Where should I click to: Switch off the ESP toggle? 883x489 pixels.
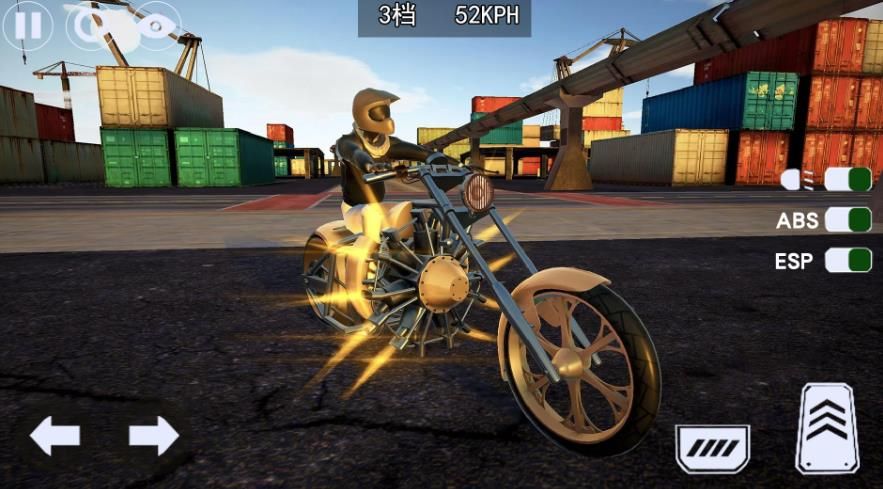[x=847, y=261]
